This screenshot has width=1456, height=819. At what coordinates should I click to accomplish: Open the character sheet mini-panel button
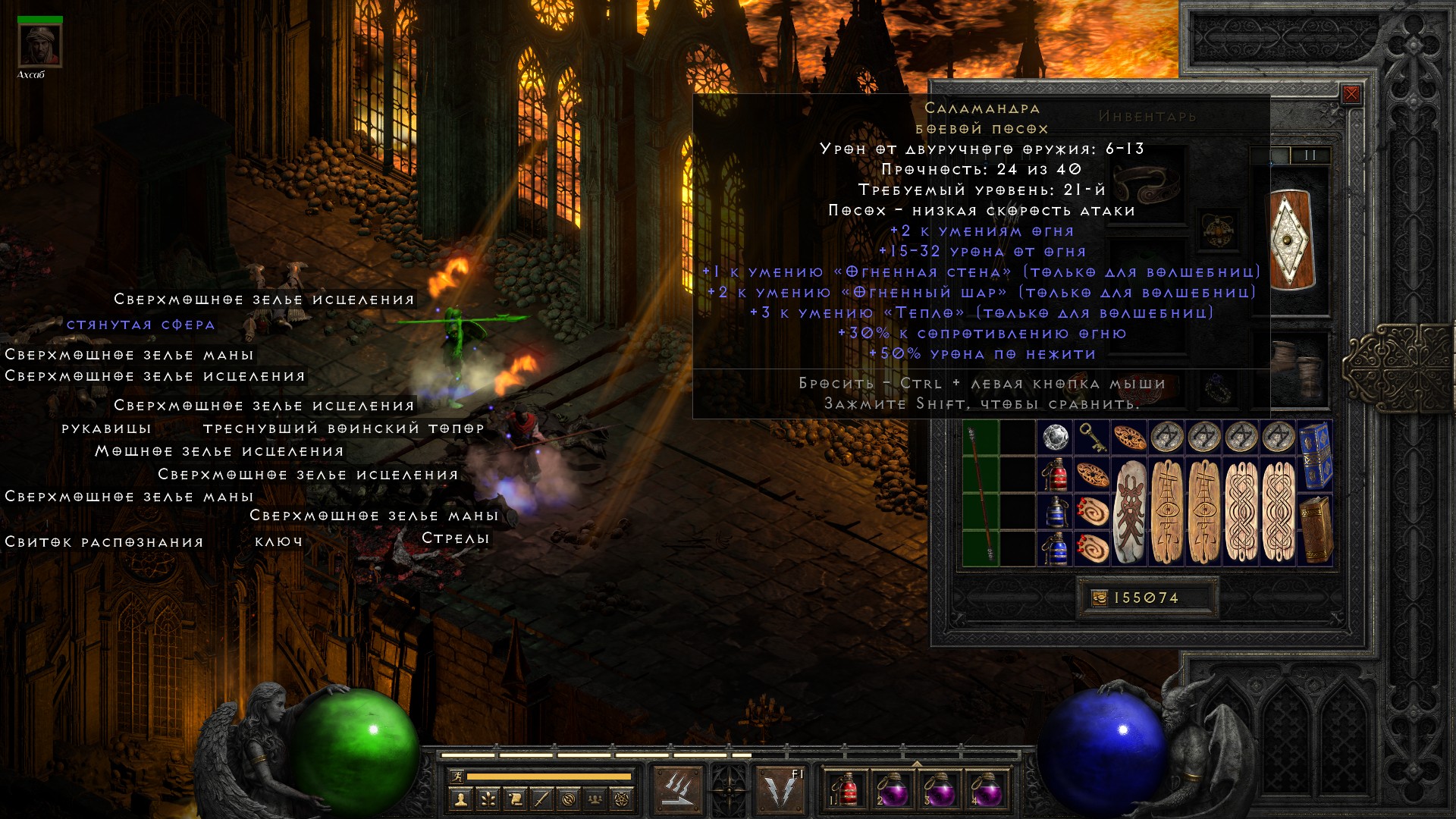pos(460,799)
